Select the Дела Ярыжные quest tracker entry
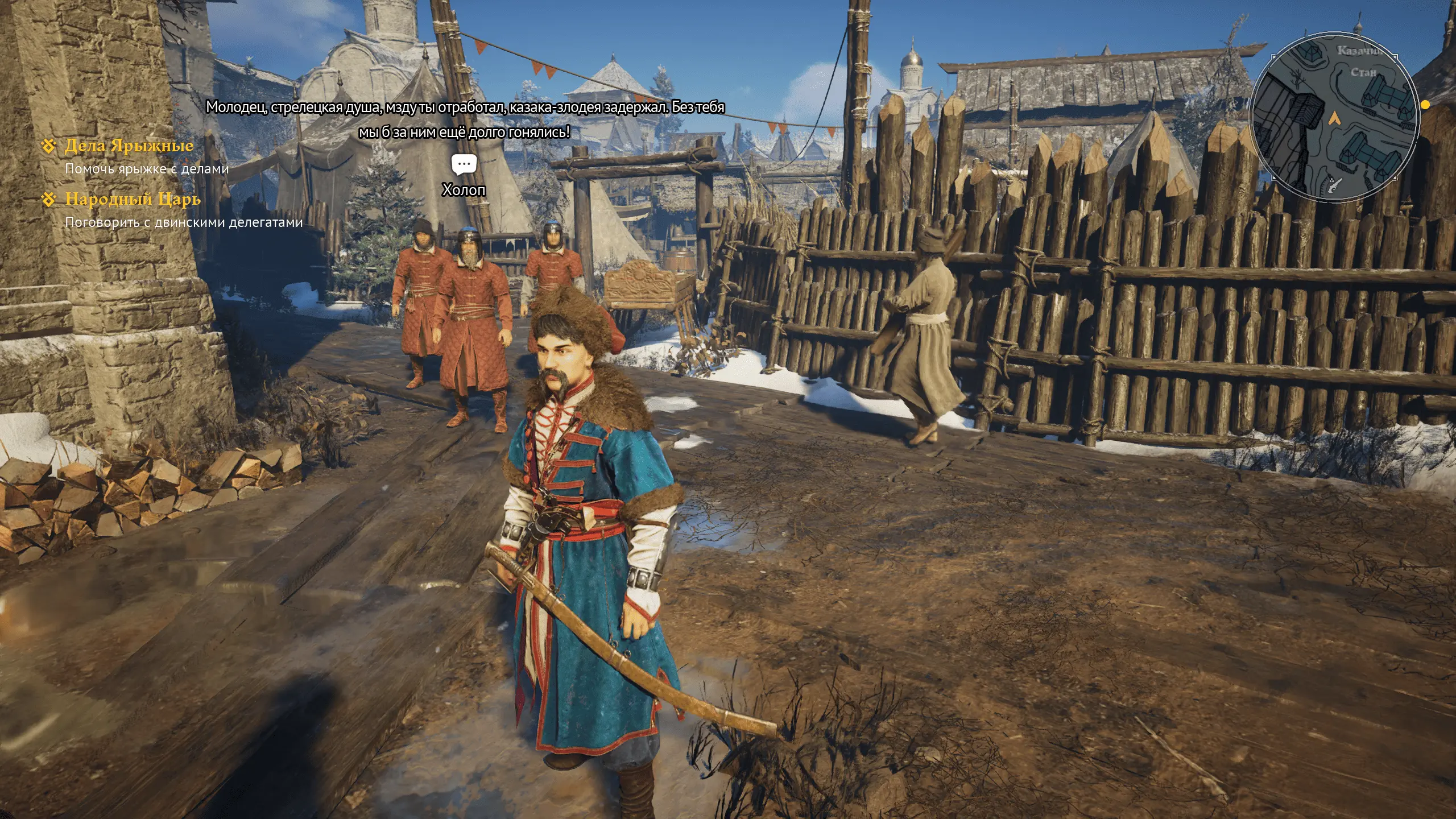1456x819 pixels. tap(129, 146)
